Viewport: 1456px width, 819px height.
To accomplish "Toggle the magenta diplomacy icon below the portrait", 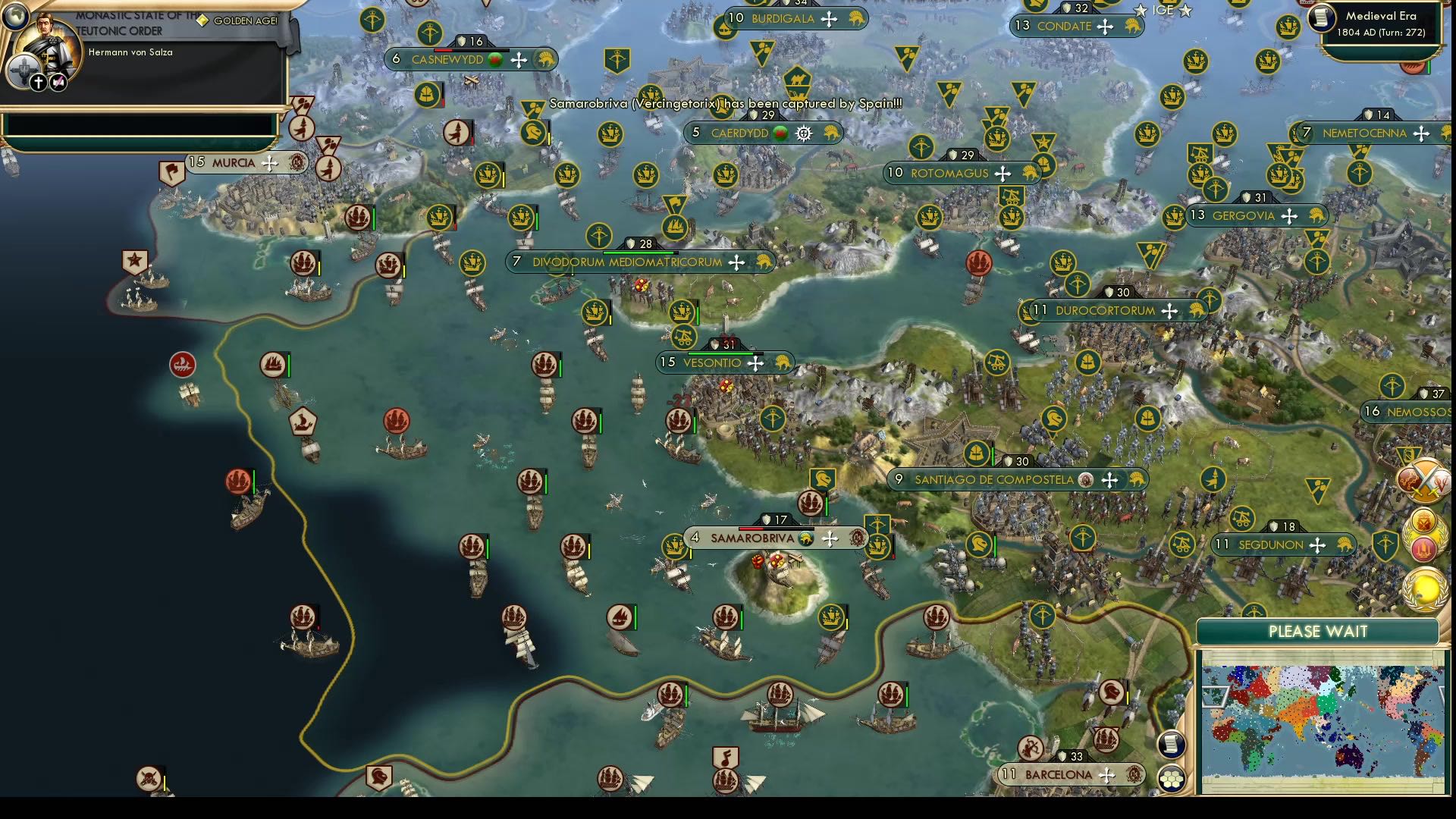I will [58, 80].
